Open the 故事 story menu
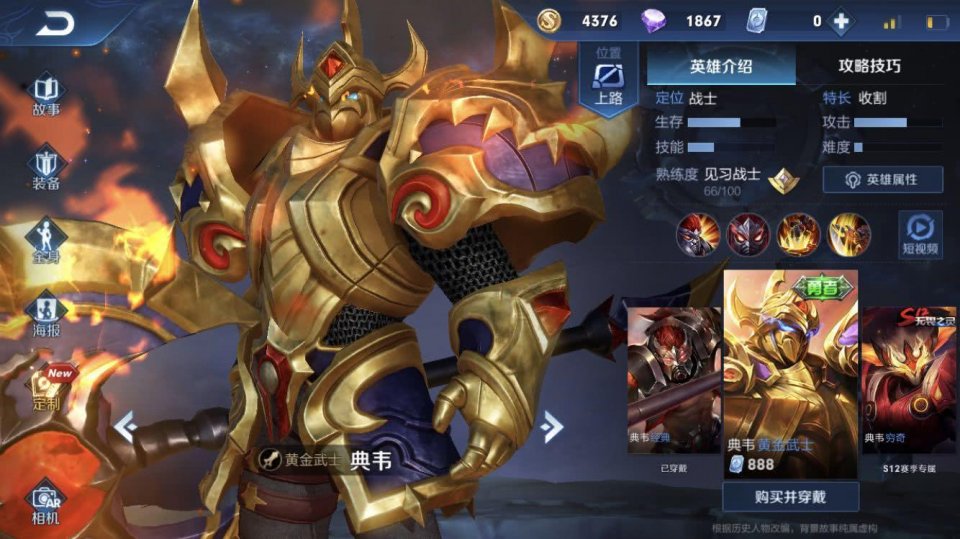Image resolution: width=960 pixels, height=539 pixels. [x=46, y=96]
